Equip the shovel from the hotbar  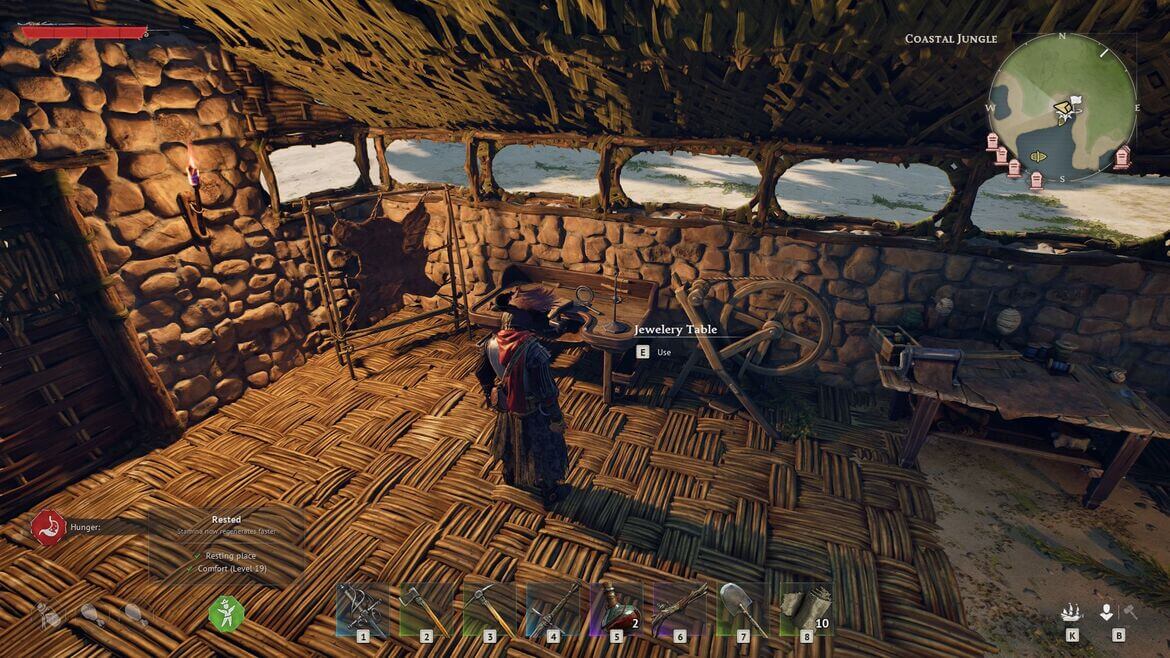[743, 608]
